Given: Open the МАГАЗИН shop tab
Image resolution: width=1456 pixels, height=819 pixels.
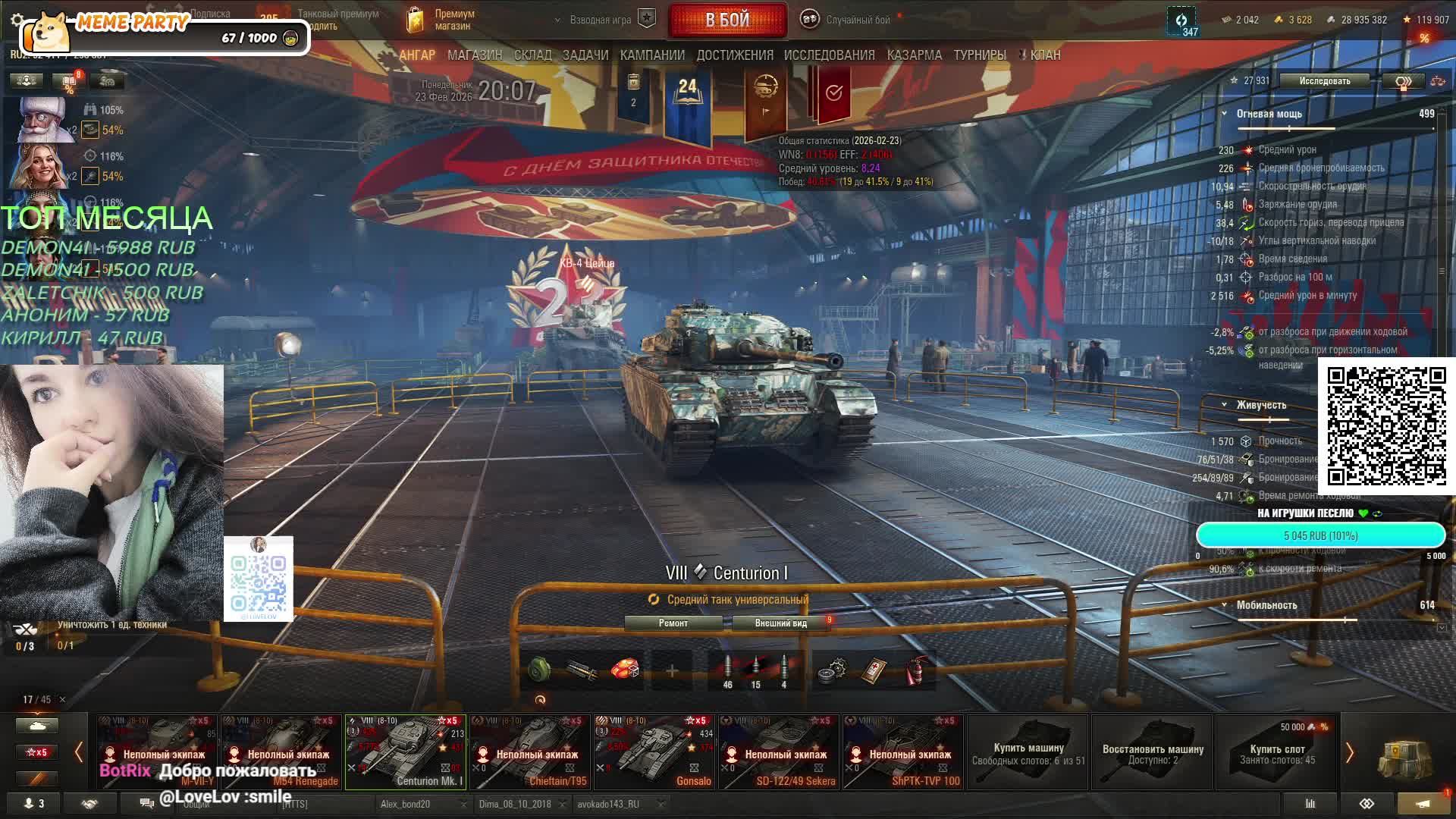Looking at the screenshot, I should tap(475, 55).
